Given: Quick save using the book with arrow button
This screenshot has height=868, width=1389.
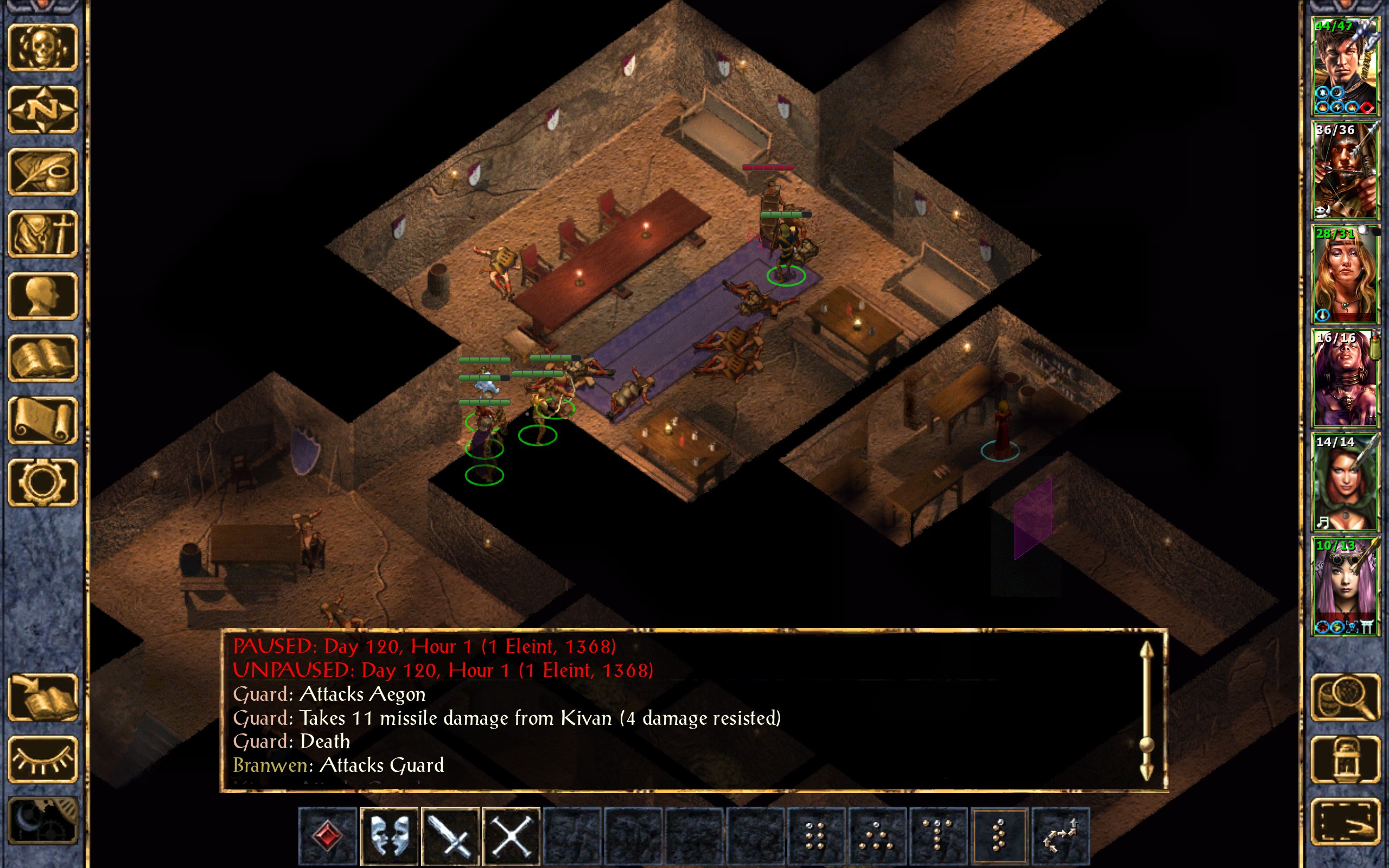Looking at the screenshot, I should pos(42,698).
